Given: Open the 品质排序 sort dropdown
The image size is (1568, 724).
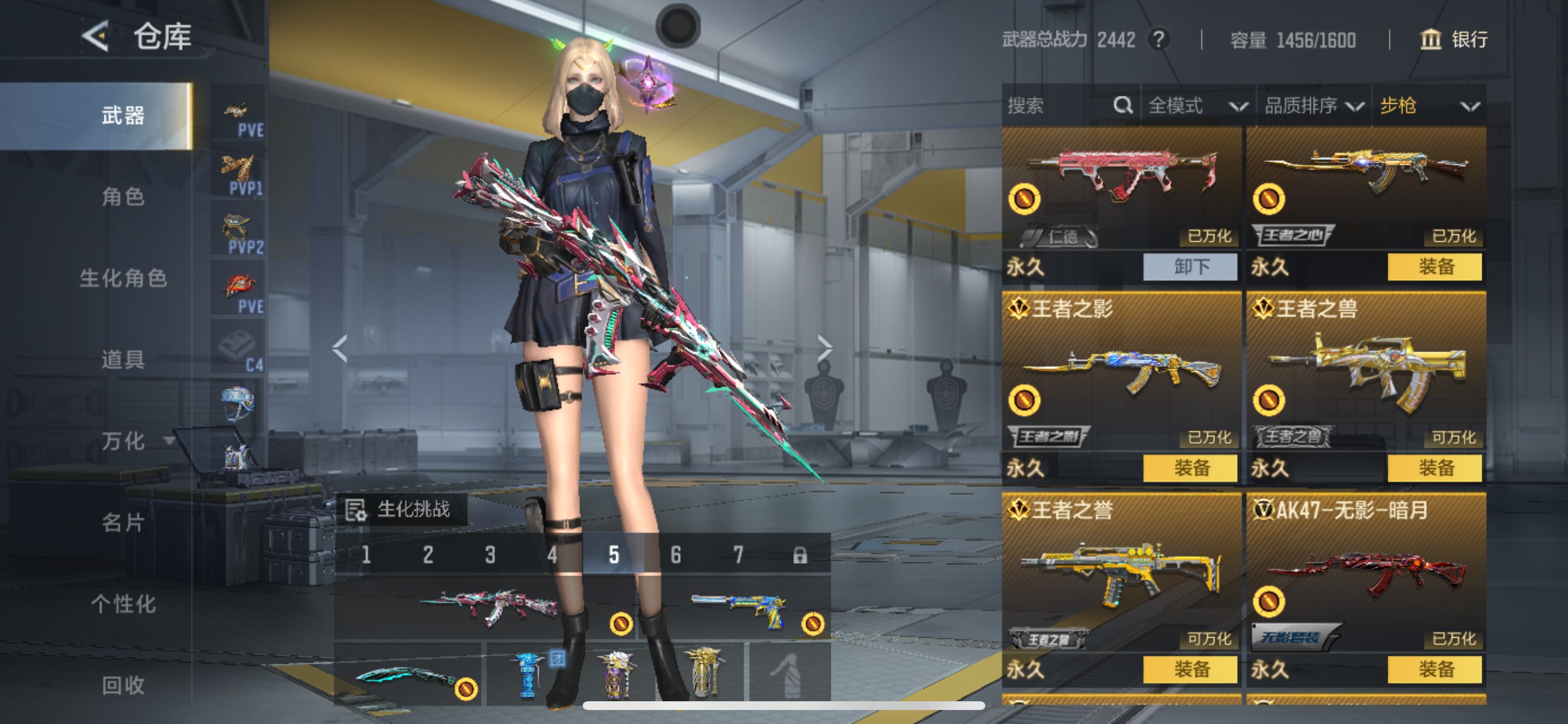Looking at the screenshot, I should click(x=1313, y=106).
